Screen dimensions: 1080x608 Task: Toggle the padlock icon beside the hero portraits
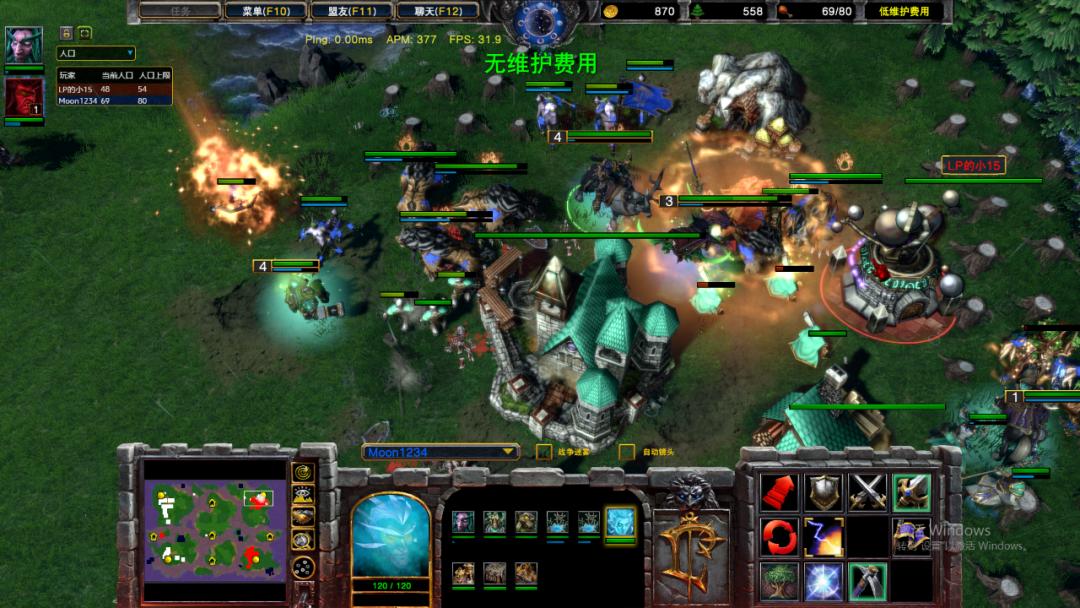67,33
